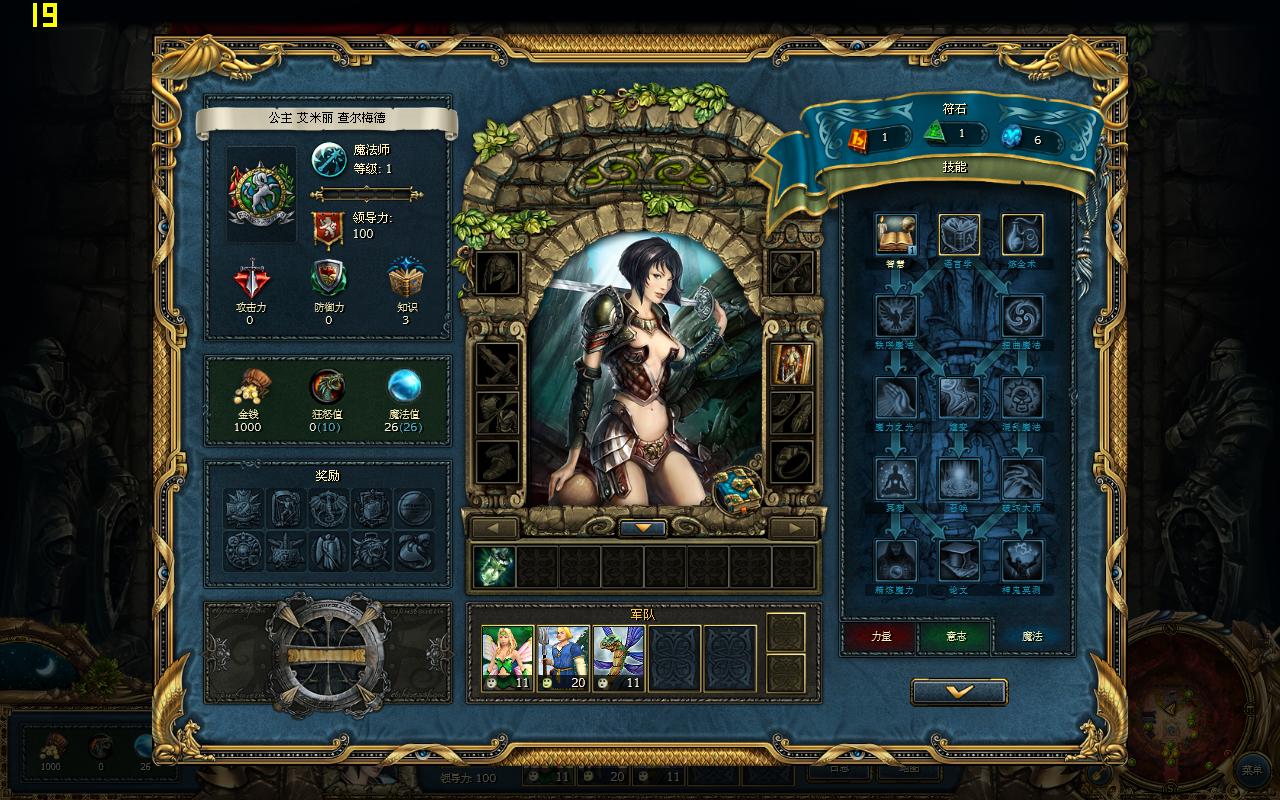
Task: Select the 扭曲魔法 (Distortion Magic) swirl skill
Action: (1022, 316)
